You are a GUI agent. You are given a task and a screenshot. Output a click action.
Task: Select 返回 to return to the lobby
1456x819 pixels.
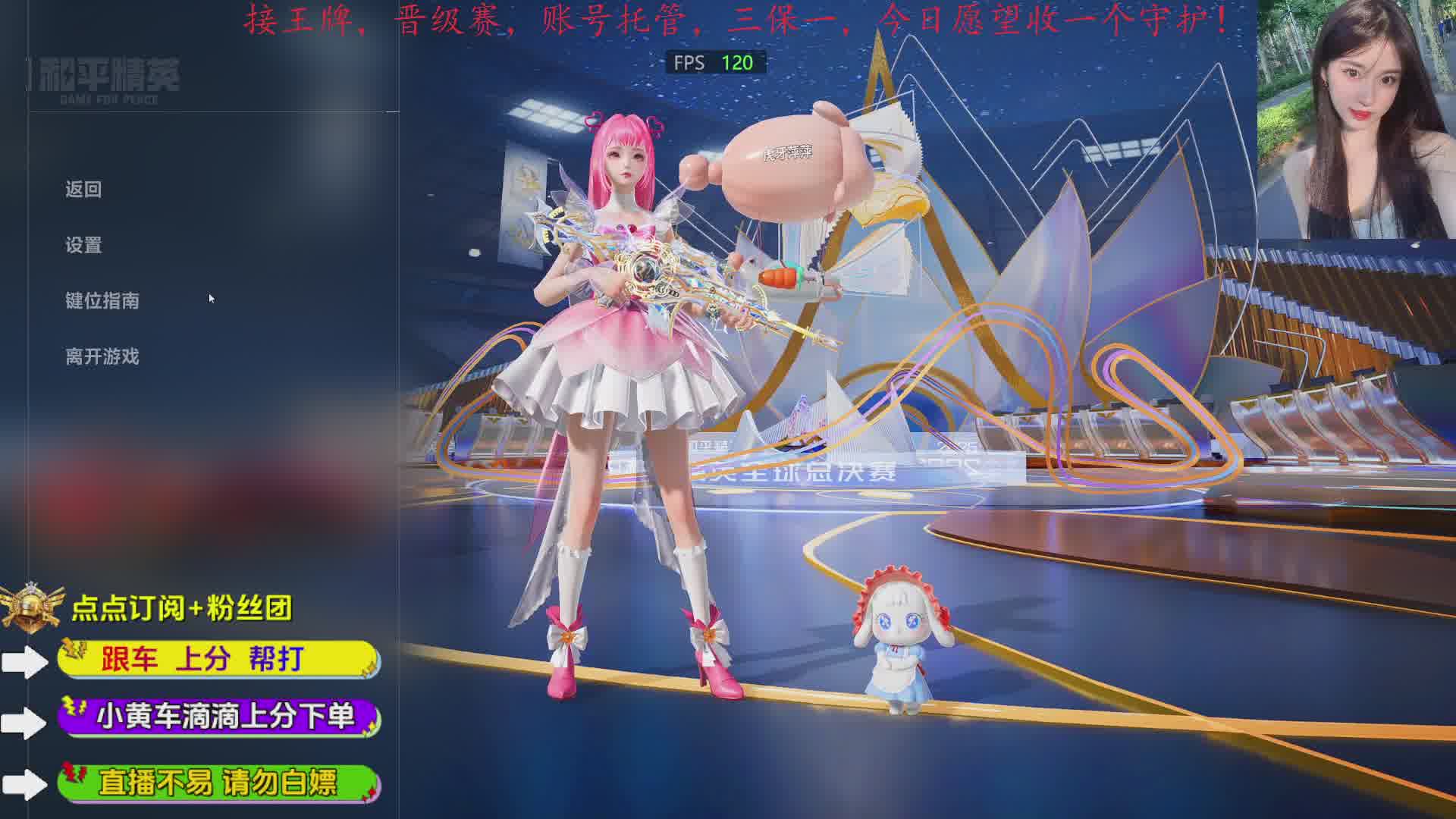(83, 190)
